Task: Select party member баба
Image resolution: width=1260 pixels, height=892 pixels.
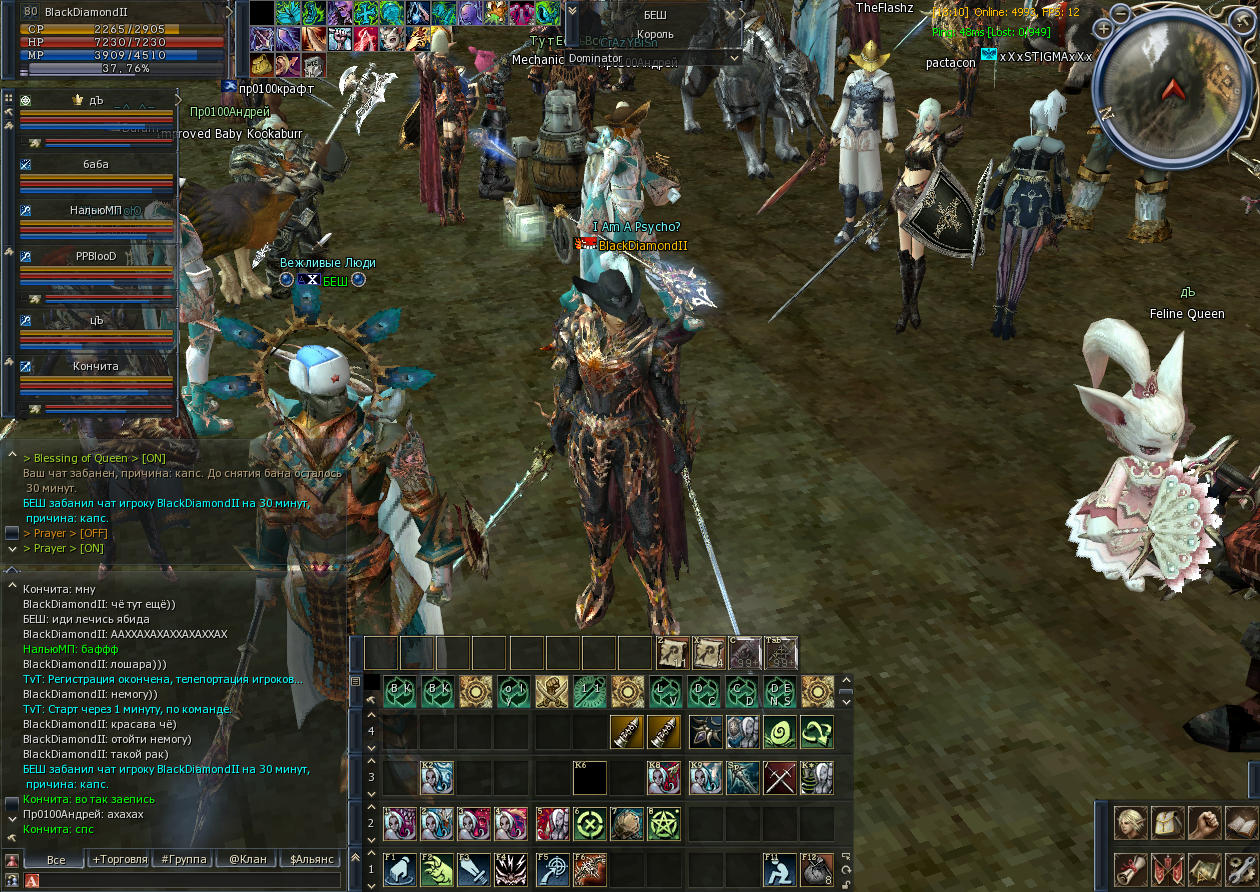Action: [x=96, y=164]
